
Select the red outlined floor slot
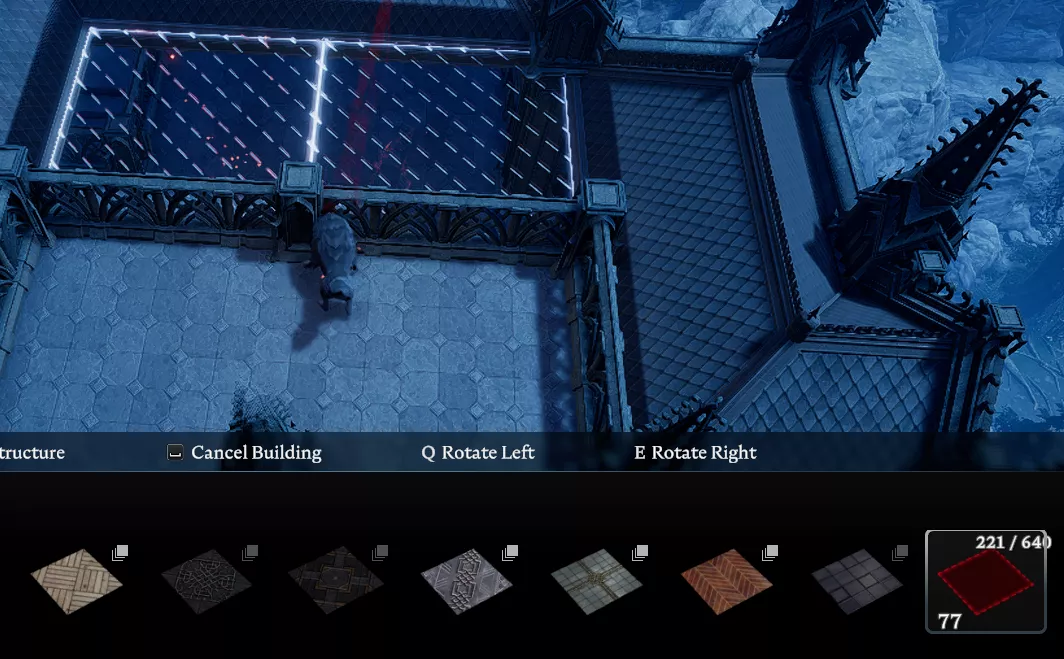pyautogui.click(x=985, y=581)
